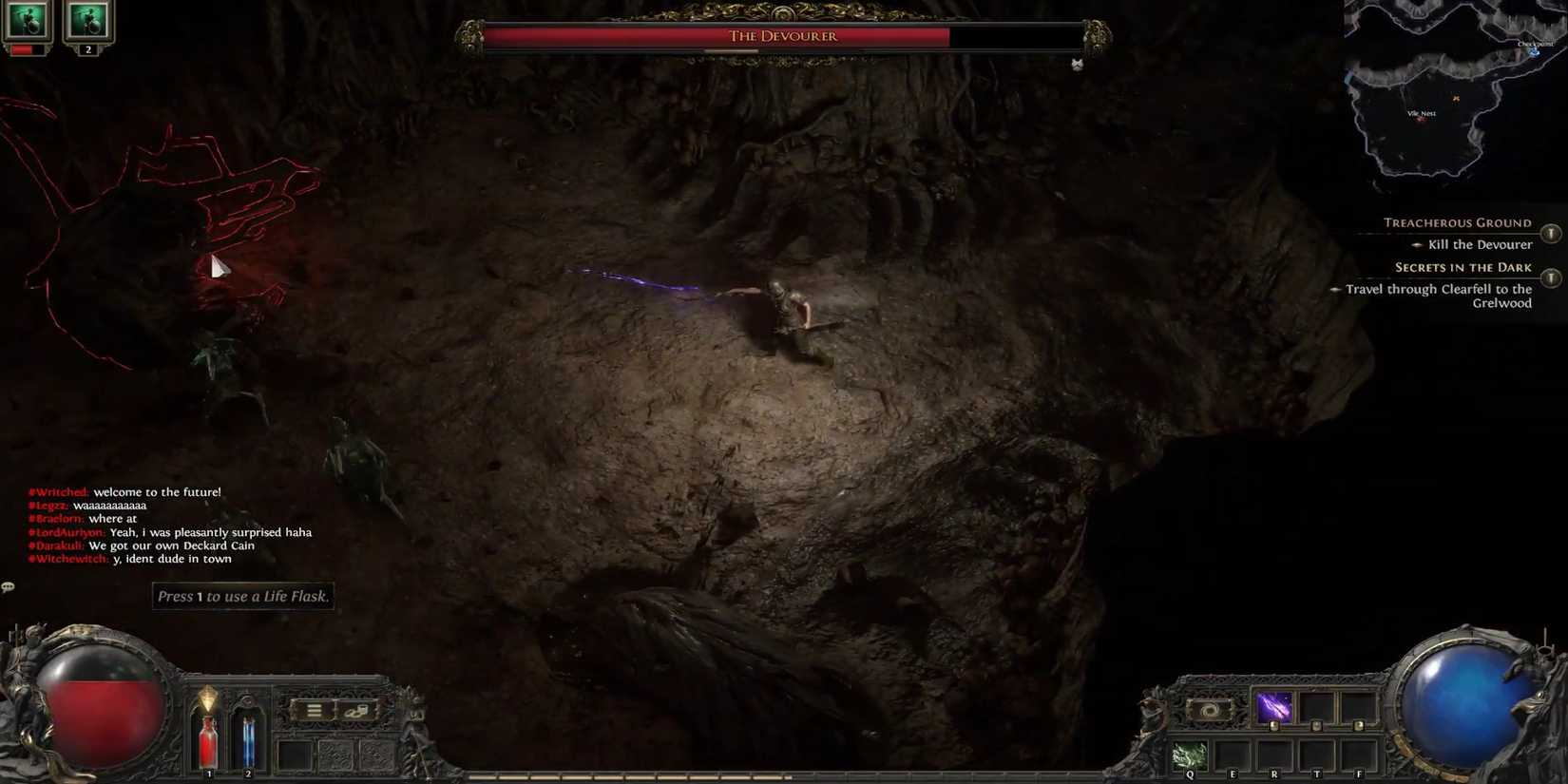The height and width of the screenshot is (784, 1568).
Task: Click the Kill the Devourer objective
Action: [x=1479, y=244]
